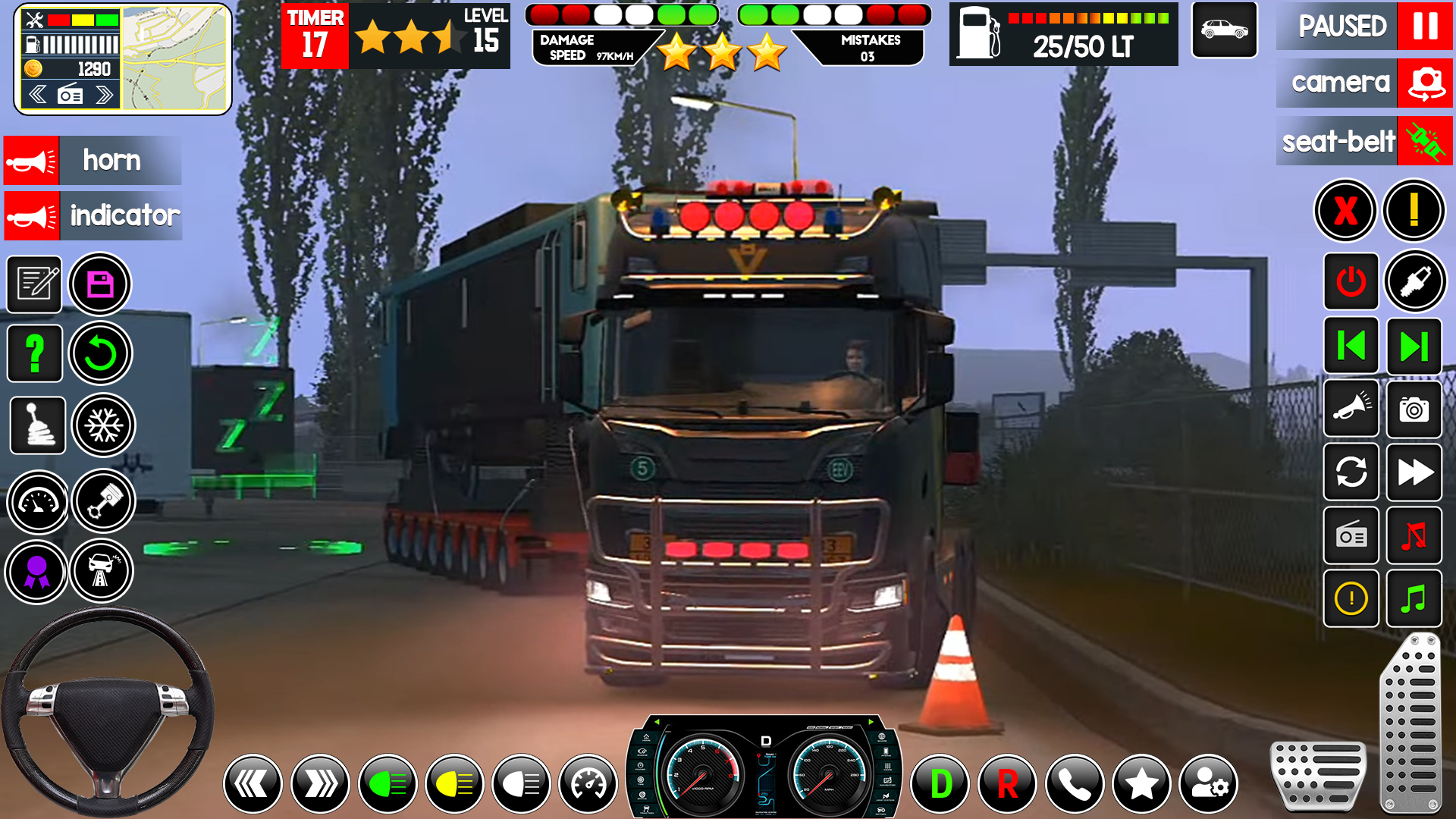Tap the speedometer gauge icon
This screenshot has height=819, width=1456.
pyautogui.click(x=36, y=501)
